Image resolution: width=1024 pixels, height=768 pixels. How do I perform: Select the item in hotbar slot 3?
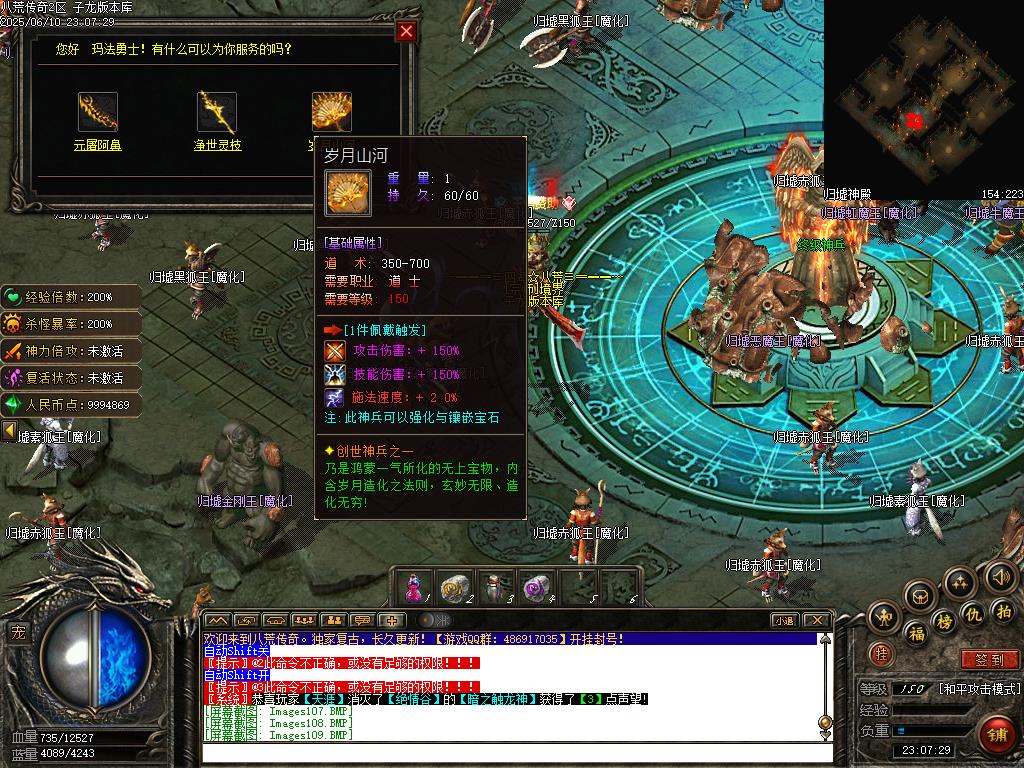point(496,587)
